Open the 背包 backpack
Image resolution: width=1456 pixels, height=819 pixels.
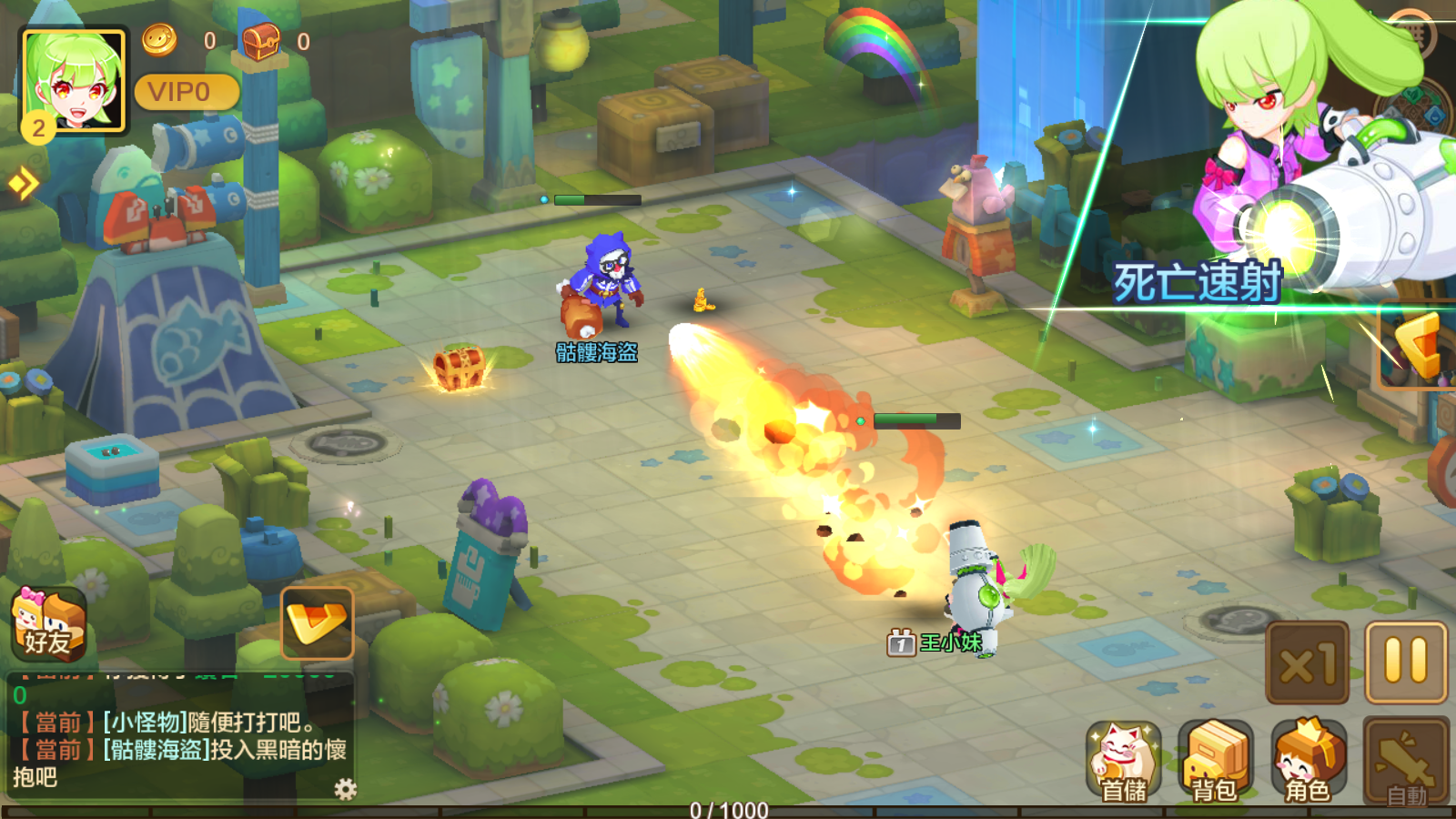click(1215, 762)
